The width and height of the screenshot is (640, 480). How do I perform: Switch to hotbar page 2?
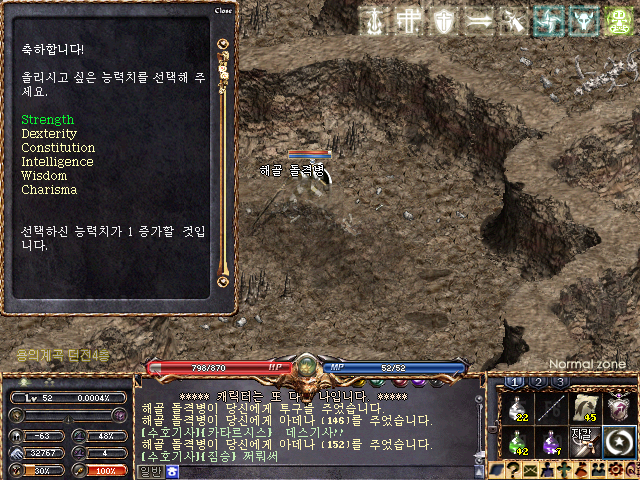(538, 382)
